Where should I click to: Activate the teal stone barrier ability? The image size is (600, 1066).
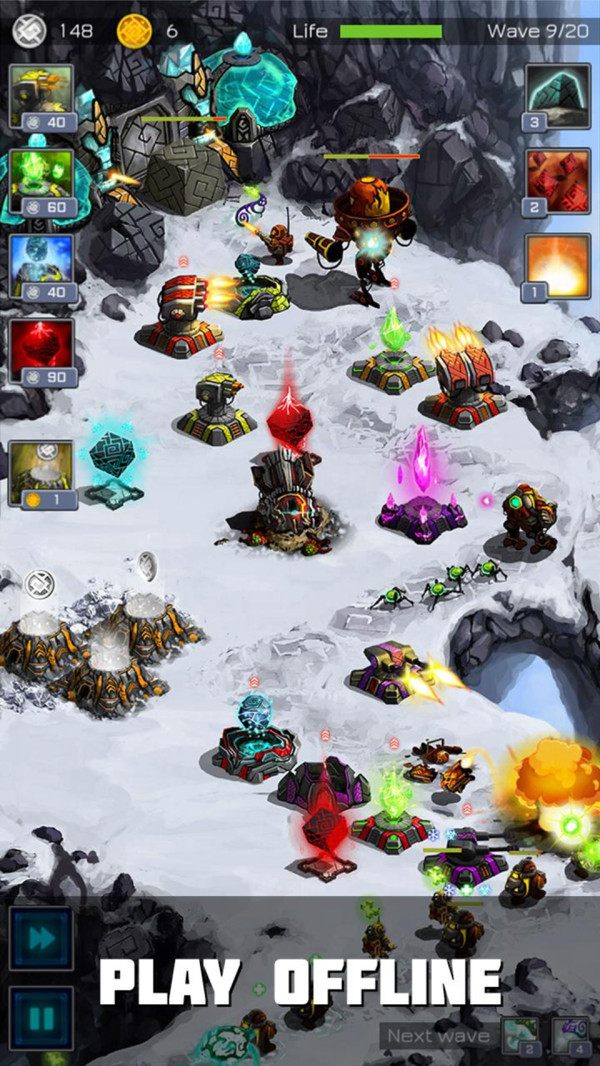[x=558, y=97]
